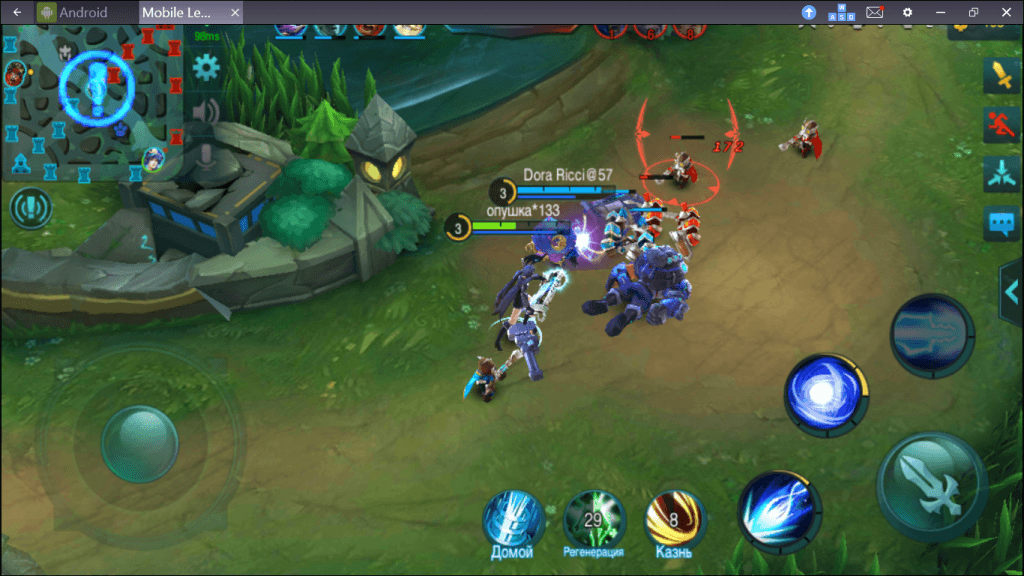The image size is (1024, 576).
Task: Close the Mobile Legends emulator tab
Action: point(235,12)
